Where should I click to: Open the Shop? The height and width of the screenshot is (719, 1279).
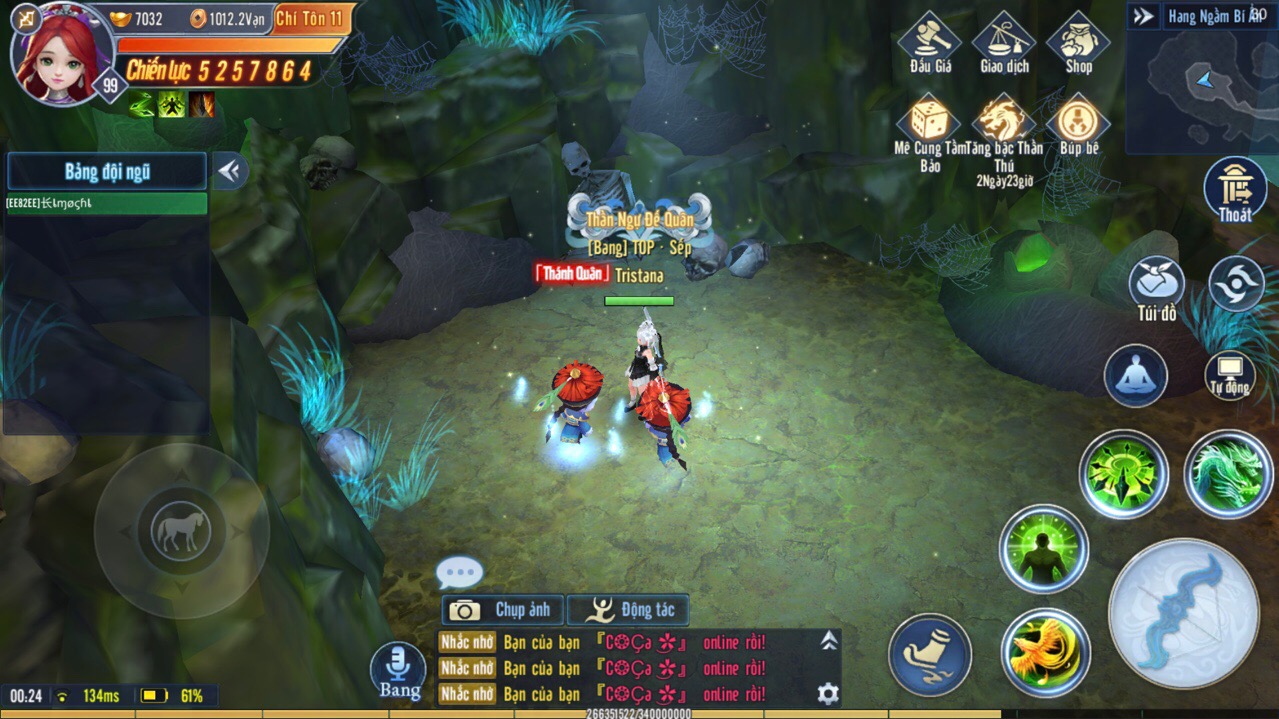click(1078, 42)
